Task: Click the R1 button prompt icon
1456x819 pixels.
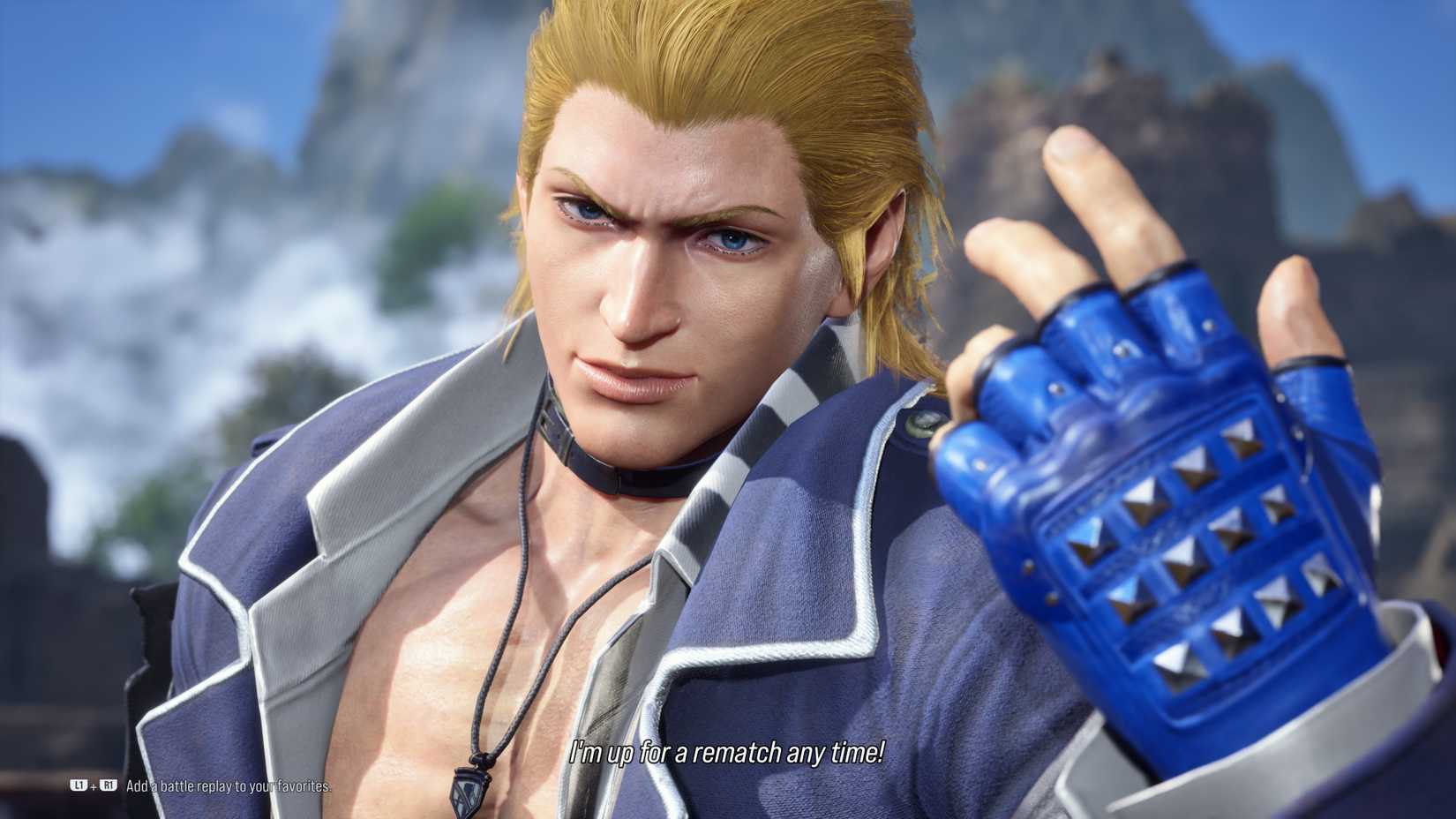Action: click(x=108, y=785)
